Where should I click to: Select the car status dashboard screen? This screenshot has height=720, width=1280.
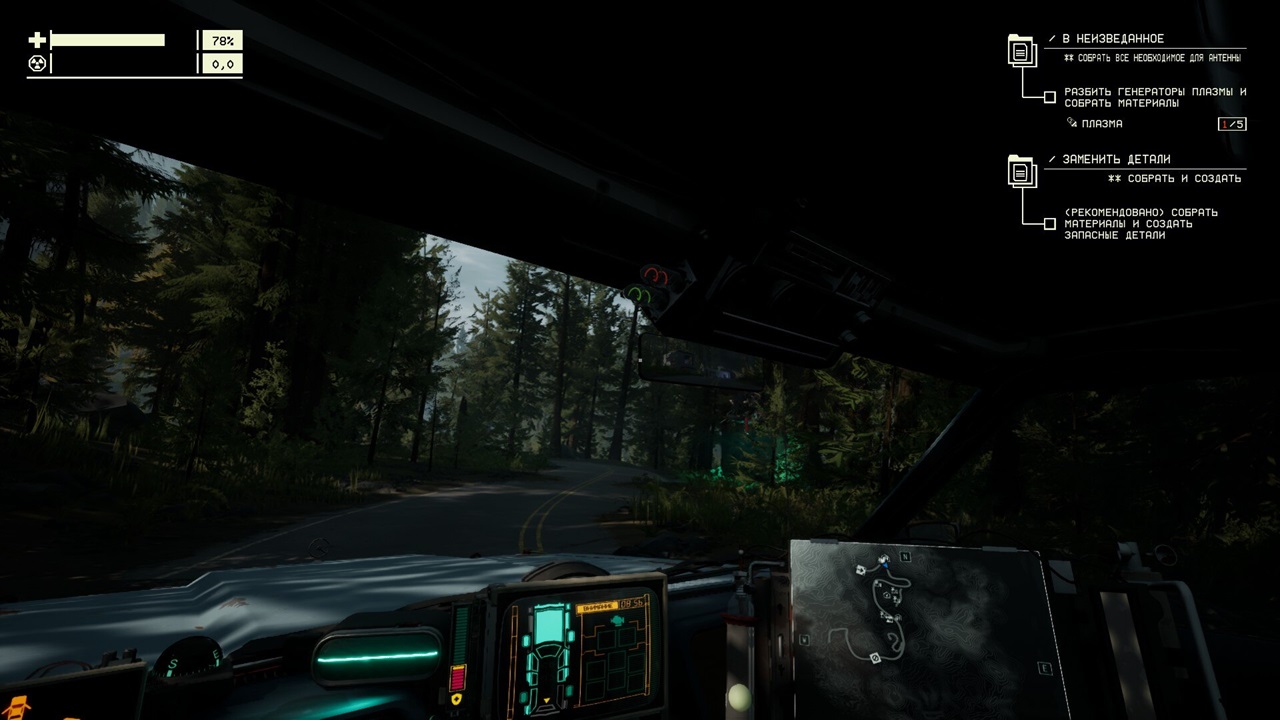578,650
